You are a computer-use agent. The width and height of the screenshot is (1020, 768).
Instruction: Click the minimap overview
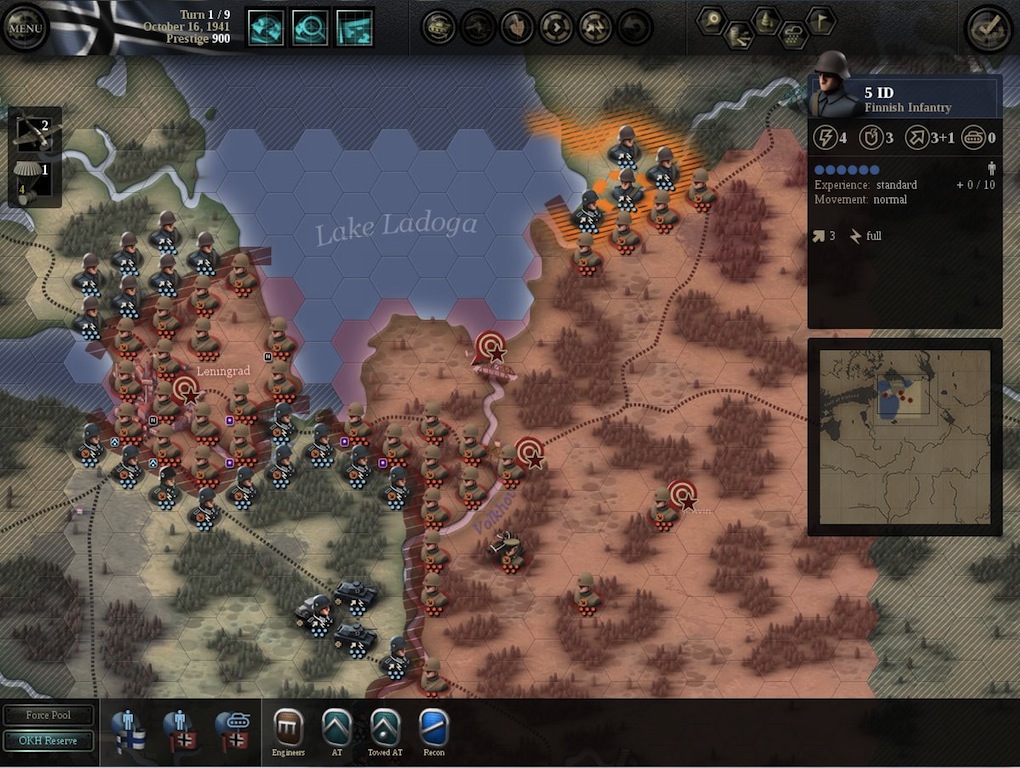(905, 437)
